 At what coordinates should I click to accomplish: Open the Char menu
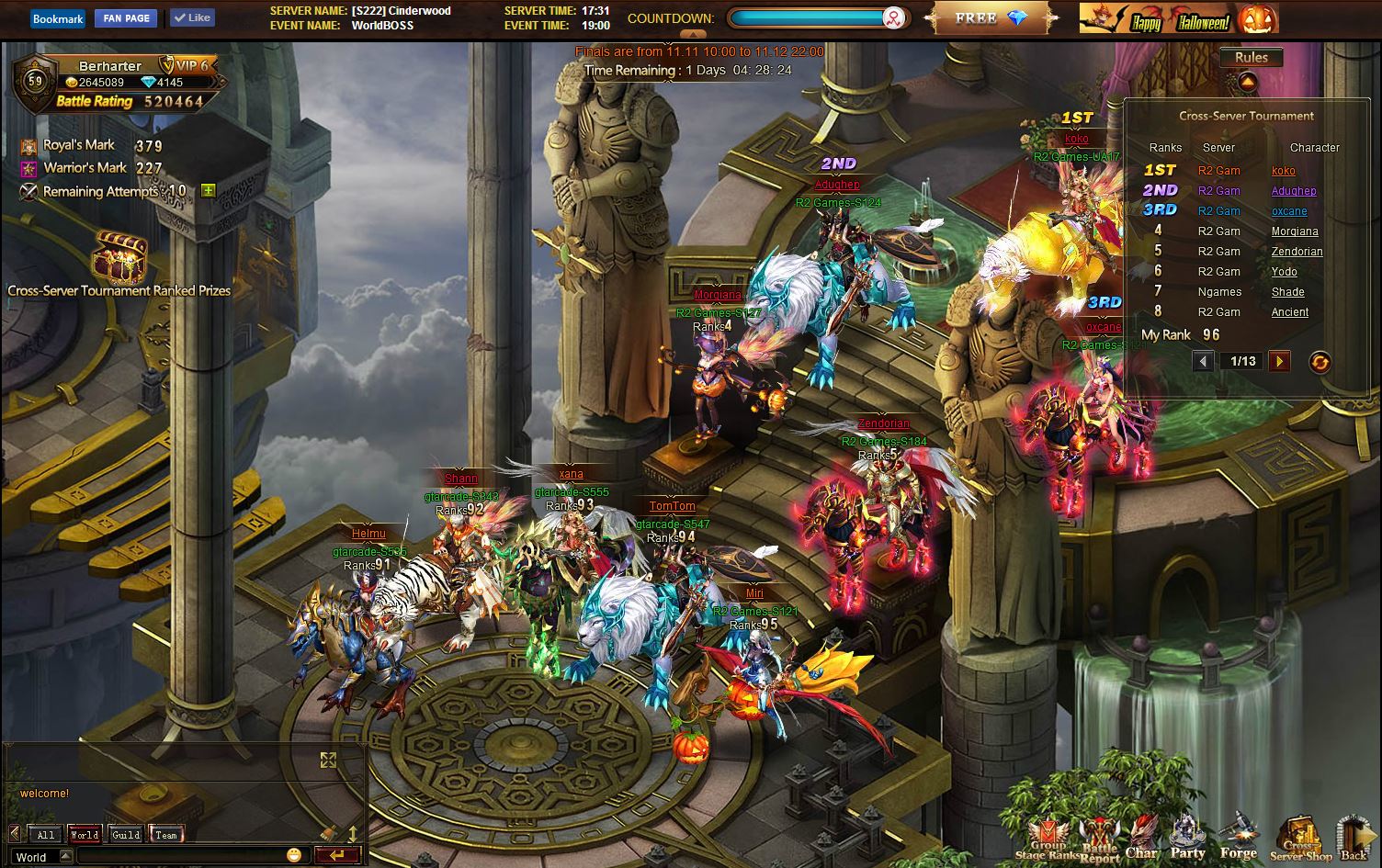tap(1141, 838)
